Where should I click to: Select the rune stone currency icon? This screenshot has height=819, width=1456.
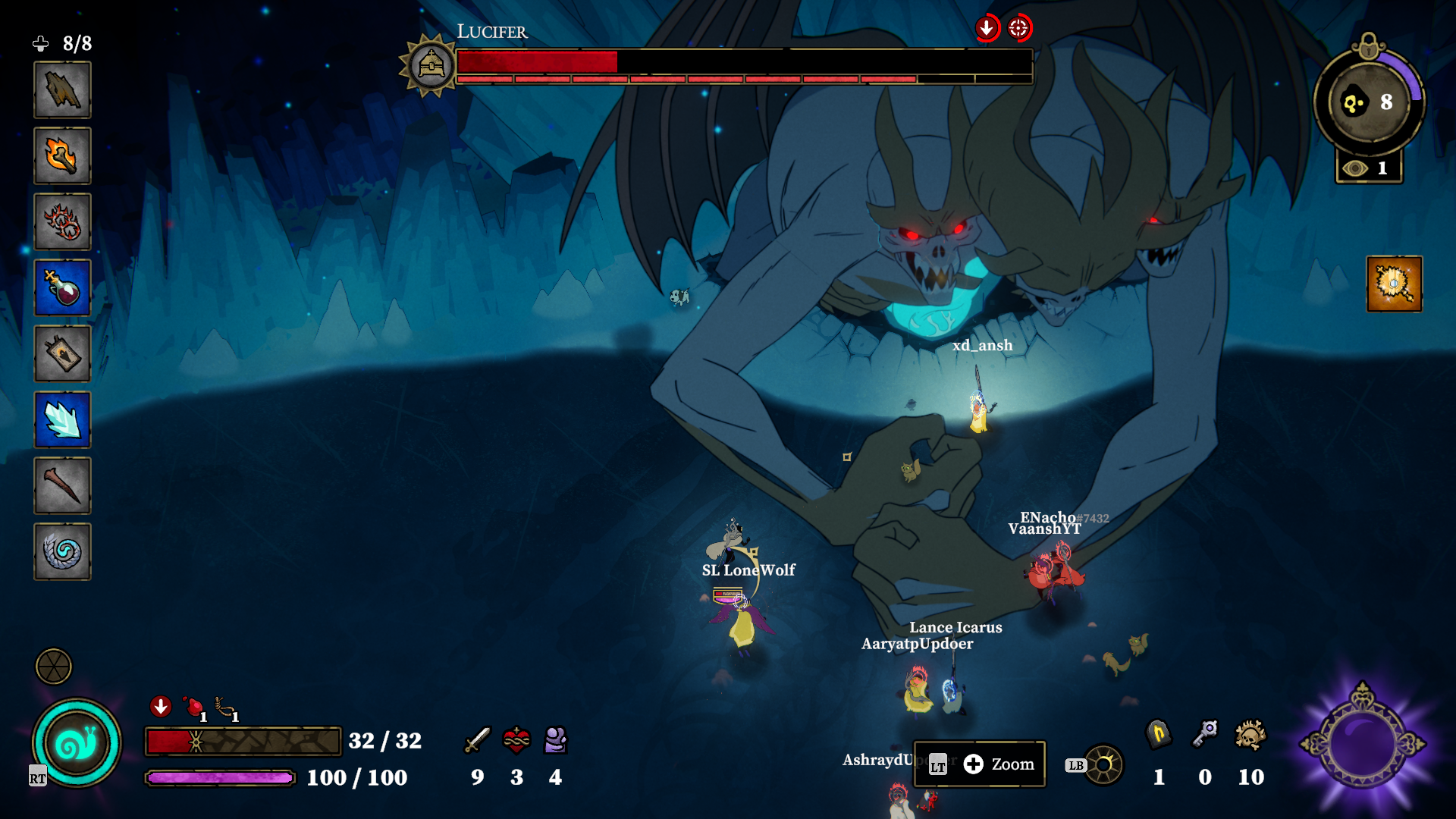pyautogui.click(x=1158, y=734)
